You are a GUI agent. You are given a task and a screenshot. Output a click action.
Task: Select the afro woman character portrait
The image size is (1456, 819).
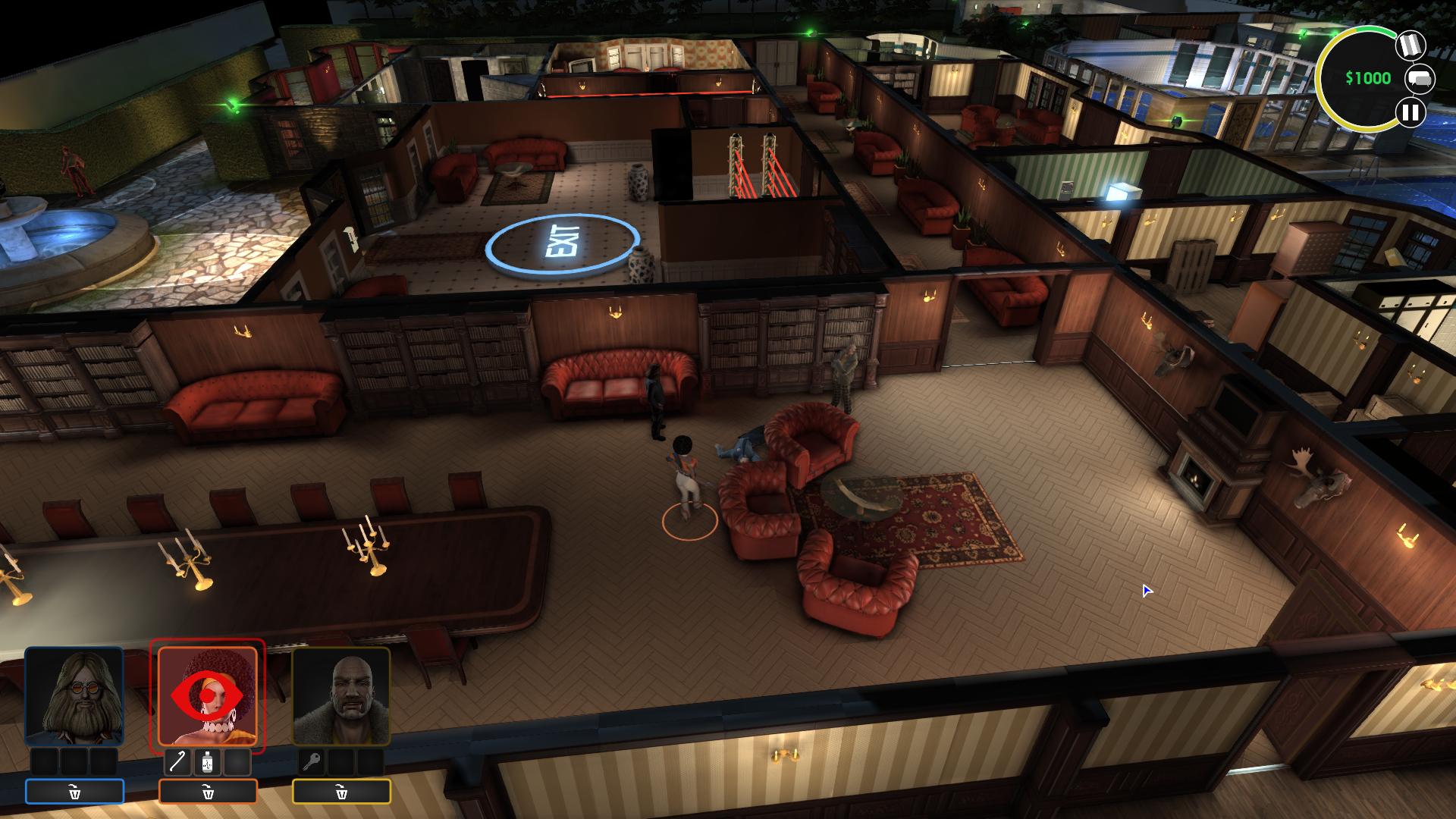tap(208, 696)
